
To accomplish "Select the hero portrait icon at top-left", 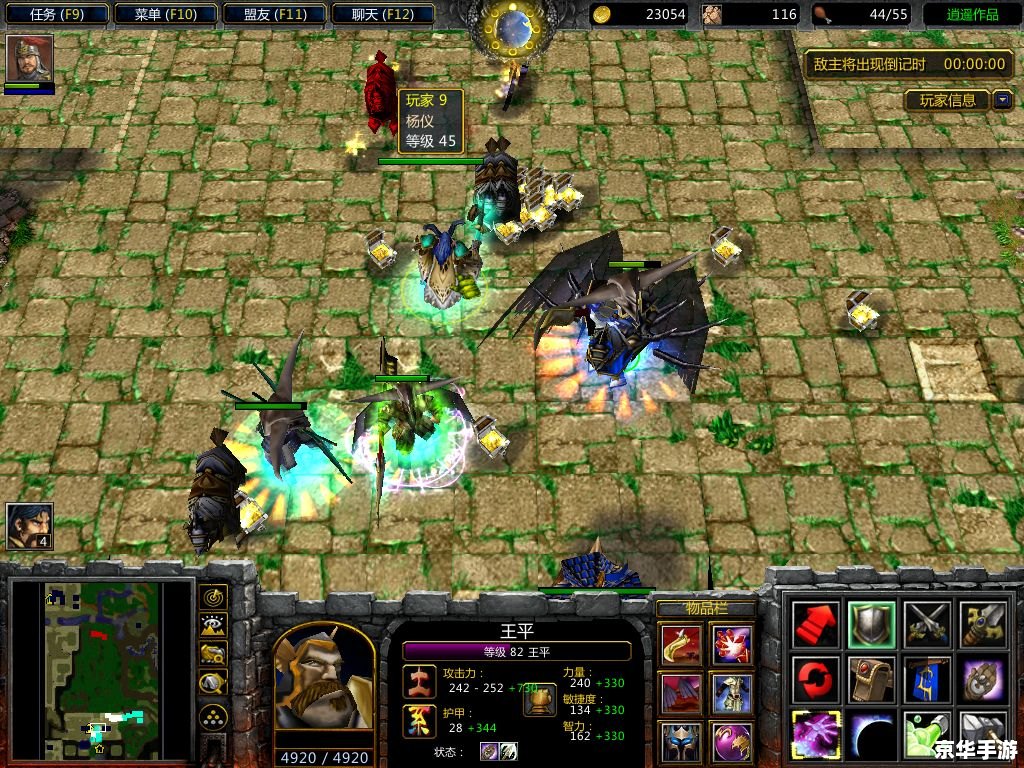I will point(29,59).
